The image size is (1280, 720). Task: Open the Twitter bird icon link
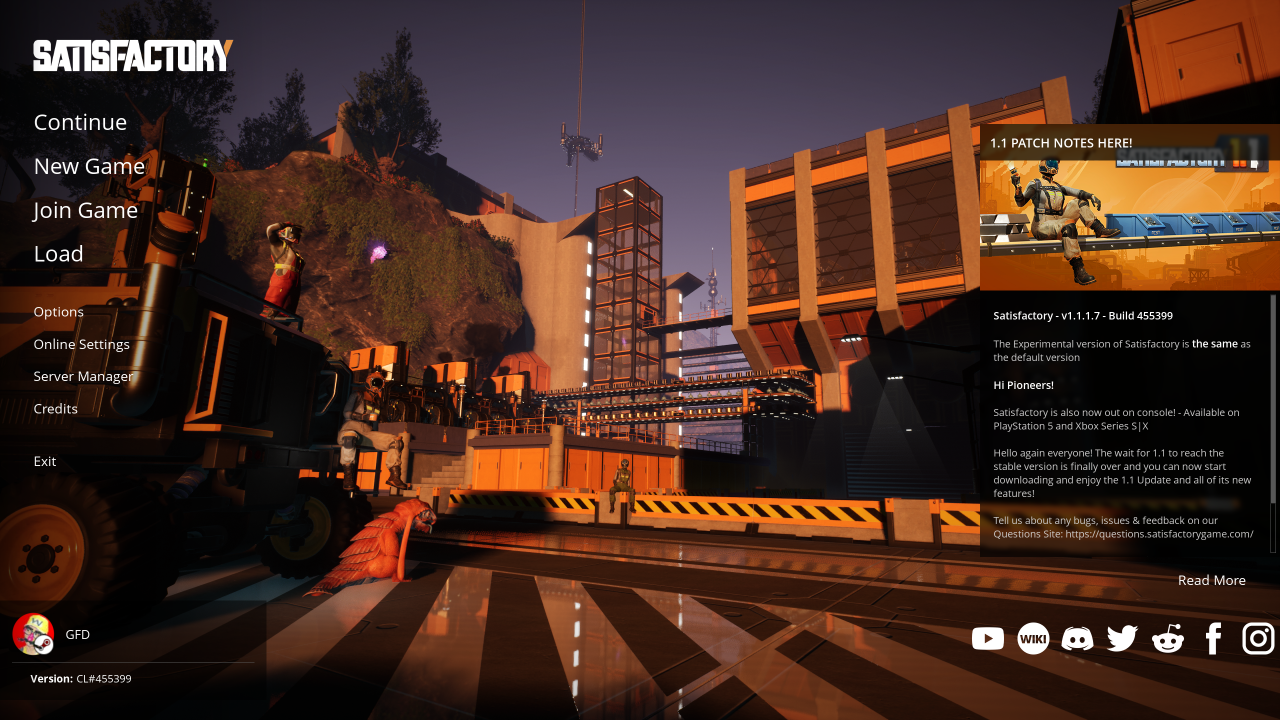(1122, 638)
